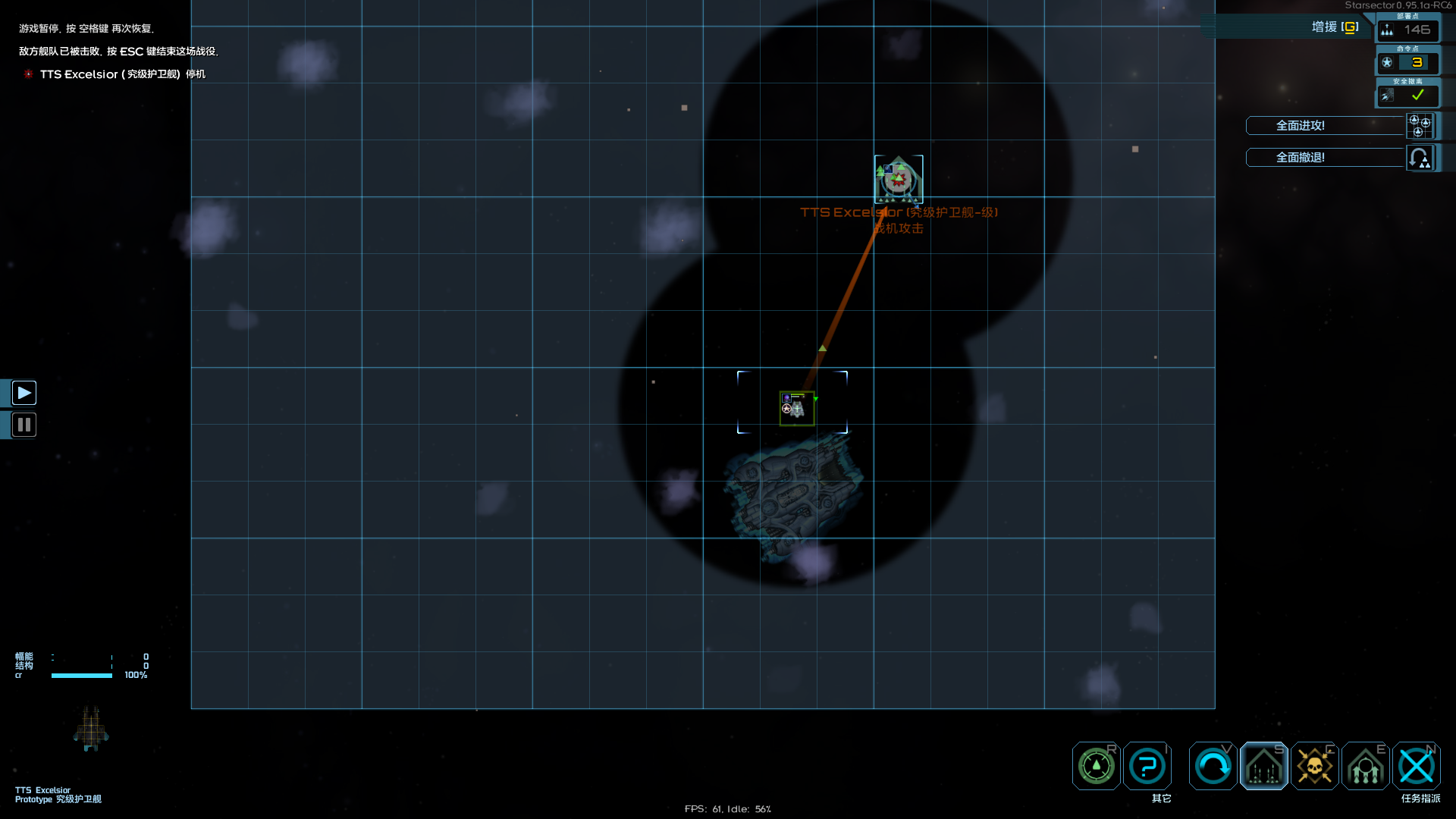Screen dimensions: 1456x819
Task: Cancel assignment with the 任务指派 X icon
Action: point(1417,766)
